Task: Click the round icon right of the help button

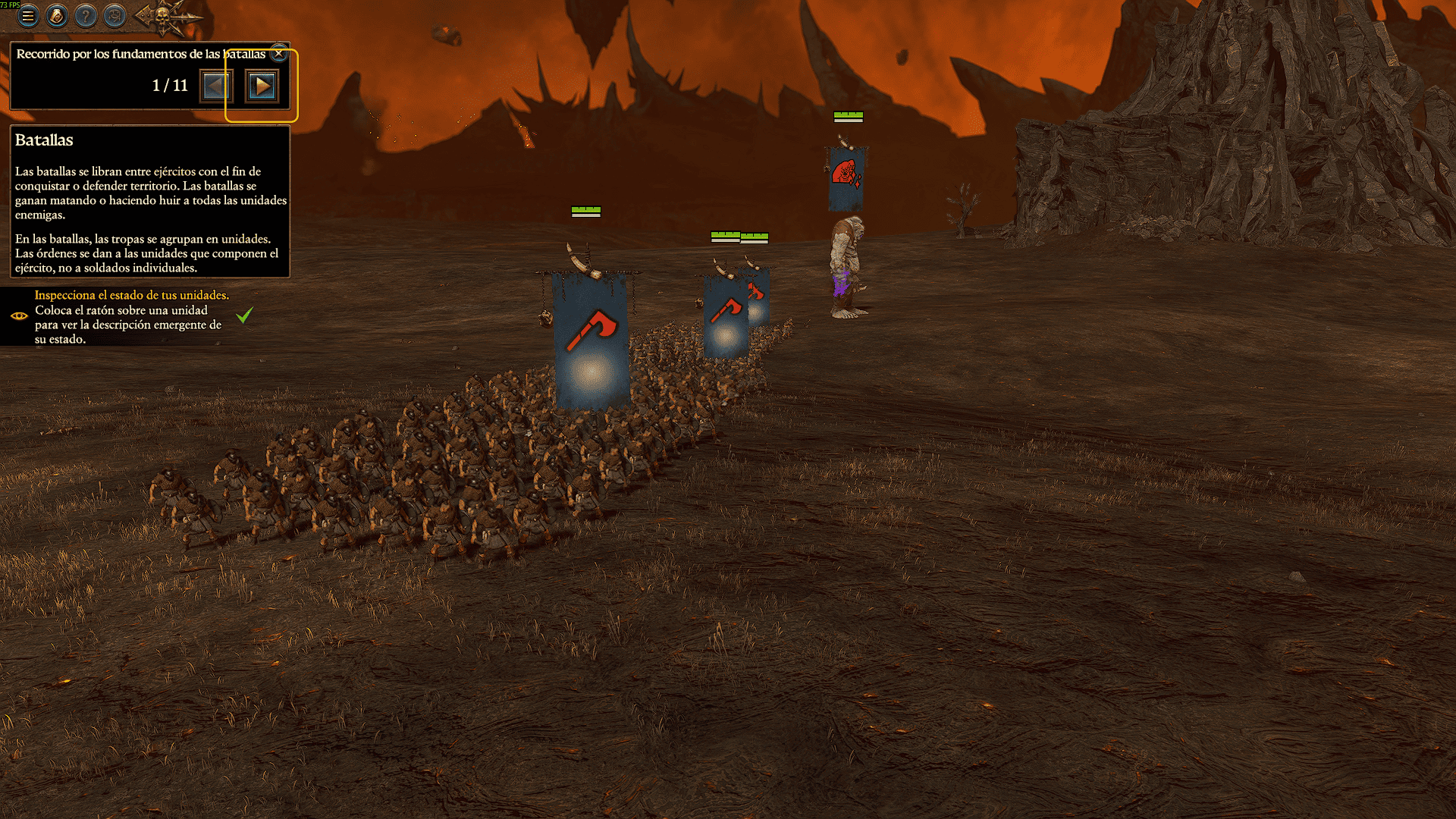Action: click(115, 15)
